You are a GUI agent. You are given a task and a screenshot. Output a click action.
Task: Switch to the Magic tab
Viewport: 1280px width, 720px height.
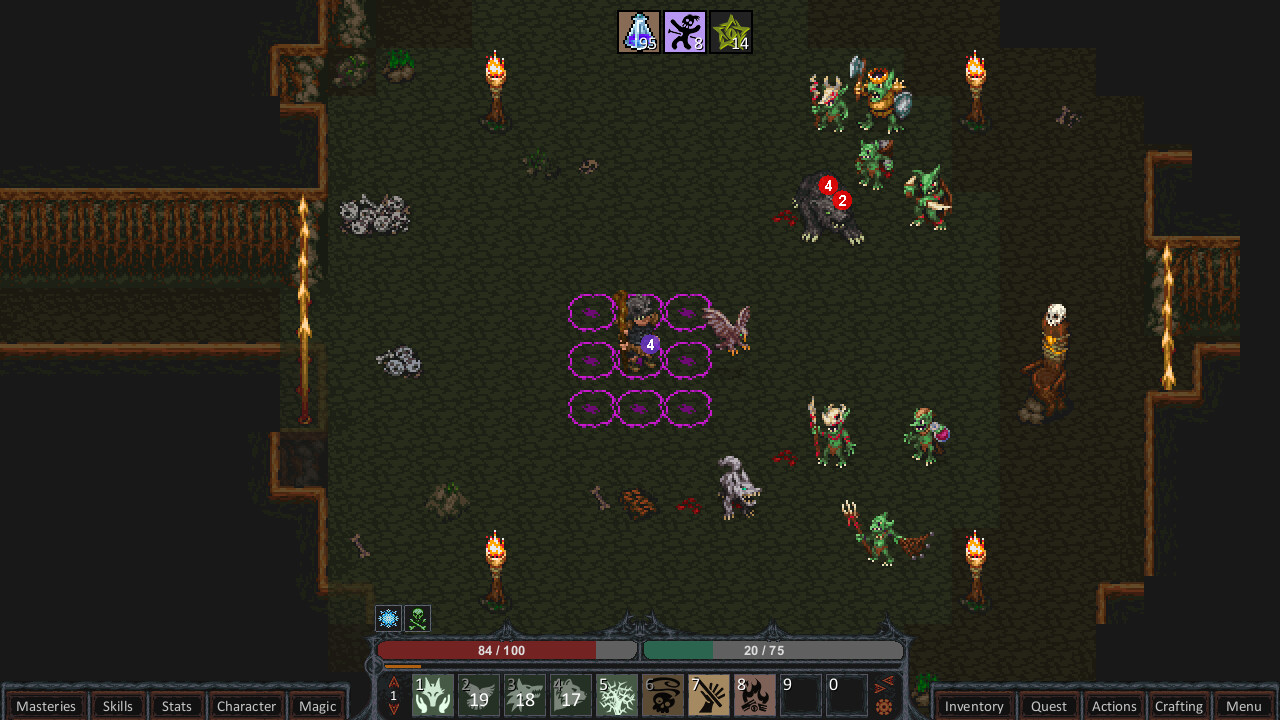(x=317, y=706)
